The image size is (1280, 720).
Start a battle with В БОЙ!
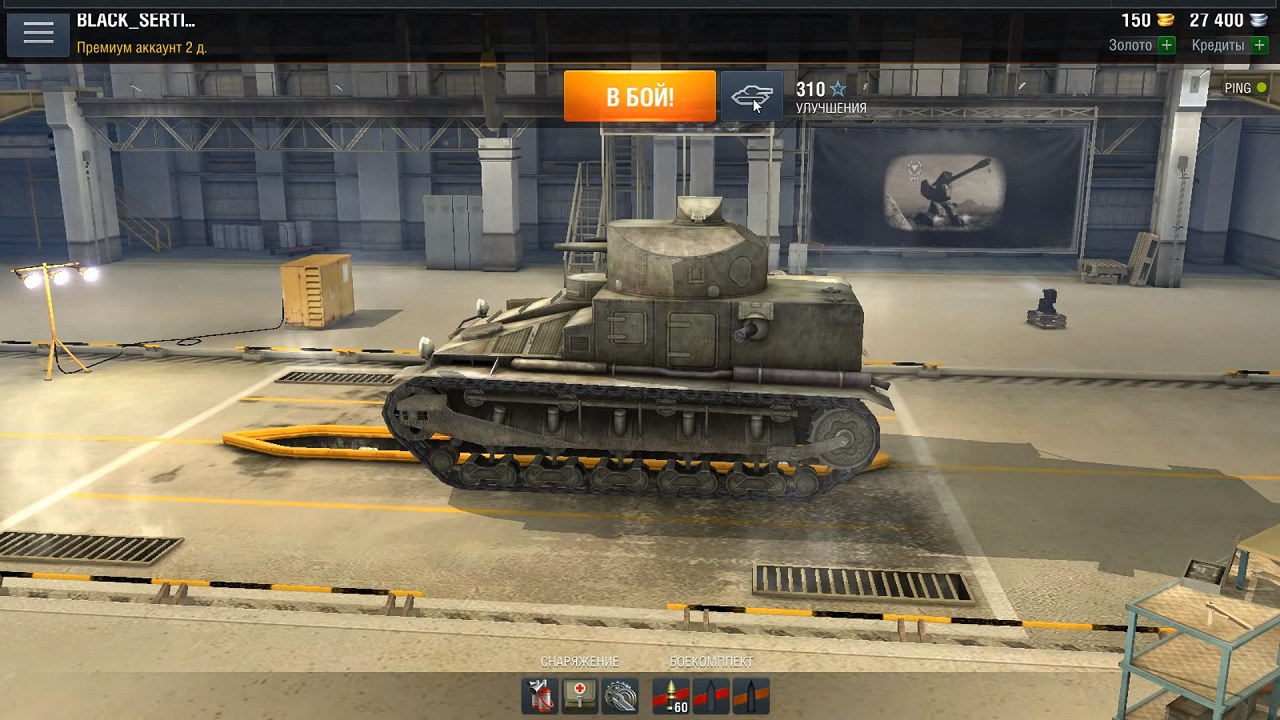[x=640, y=96]
